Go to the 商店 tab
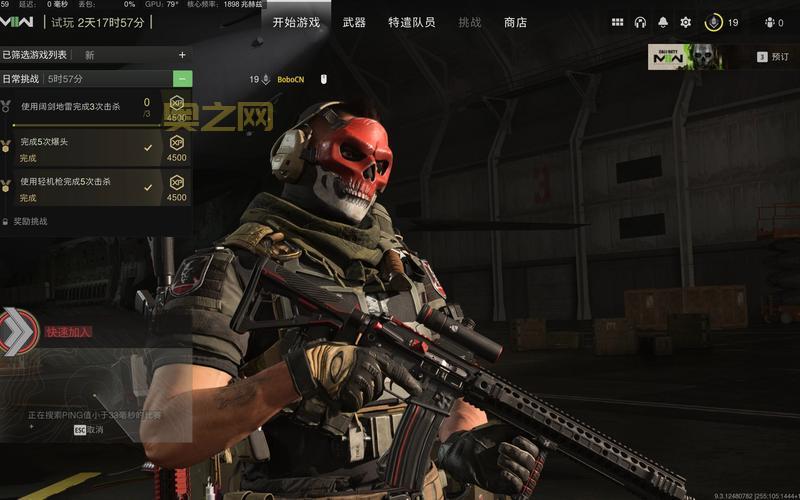The width and height of the screenshot is (800, 500). 515,22
